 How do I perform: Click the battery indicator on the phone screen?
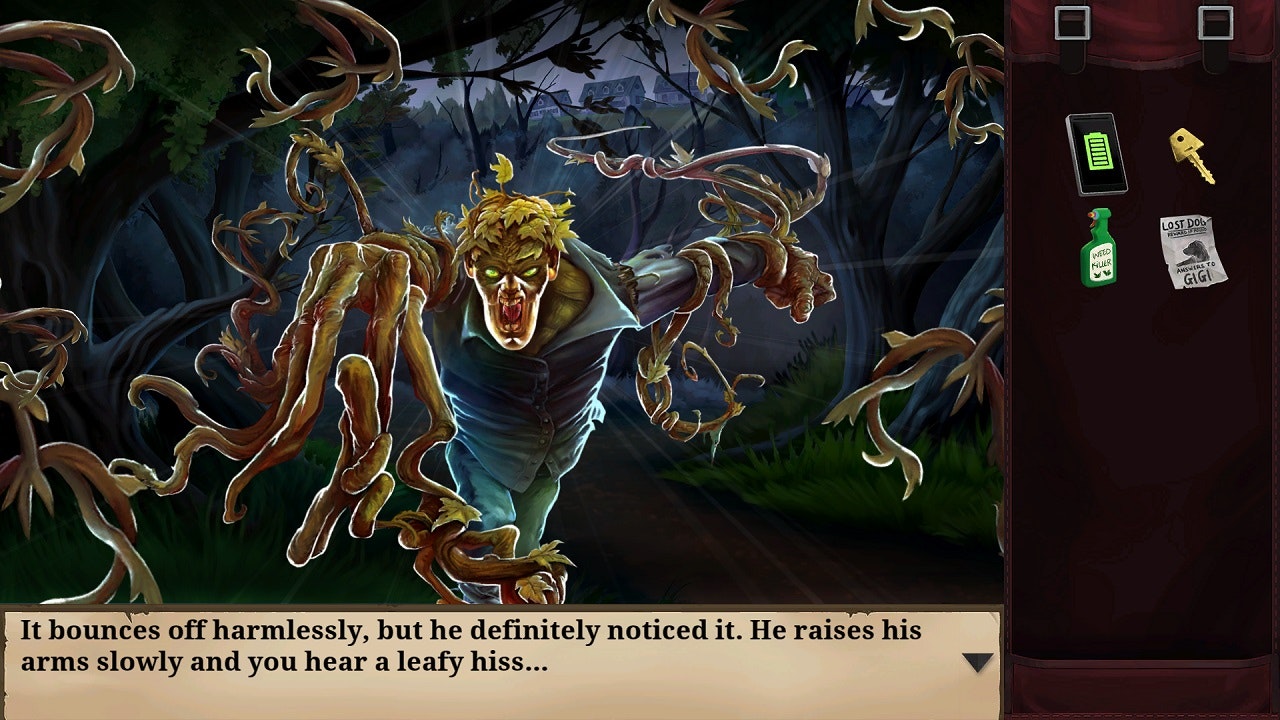tap(1097, 150)
